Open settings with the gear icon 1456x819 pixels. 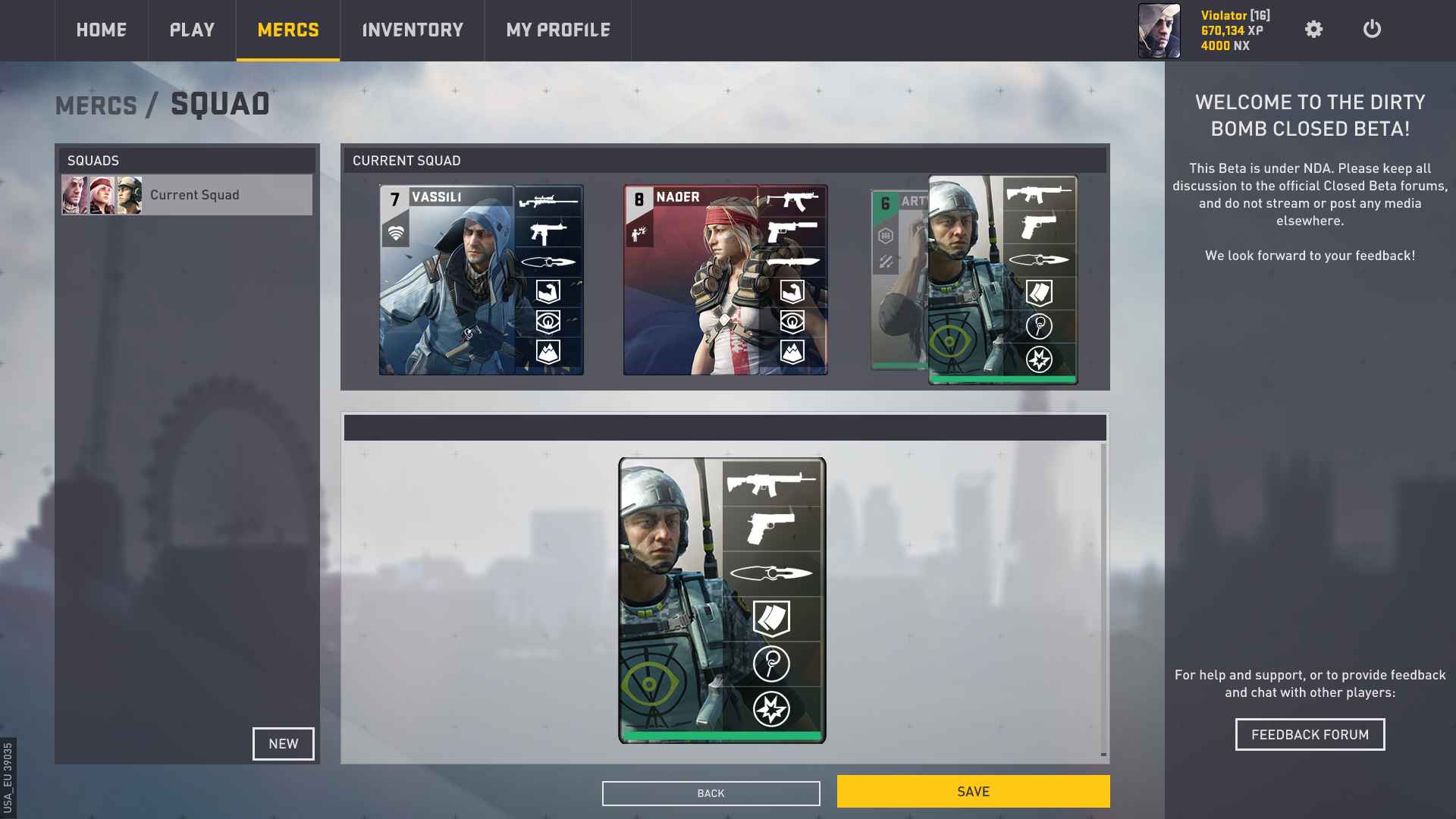[x=1313, y=30]
